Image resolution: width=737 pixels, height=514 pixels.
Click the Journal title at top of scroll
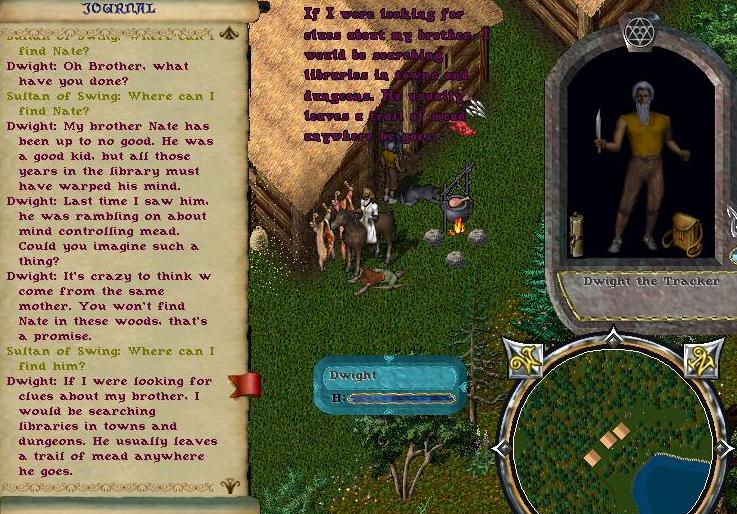(118, 9)
